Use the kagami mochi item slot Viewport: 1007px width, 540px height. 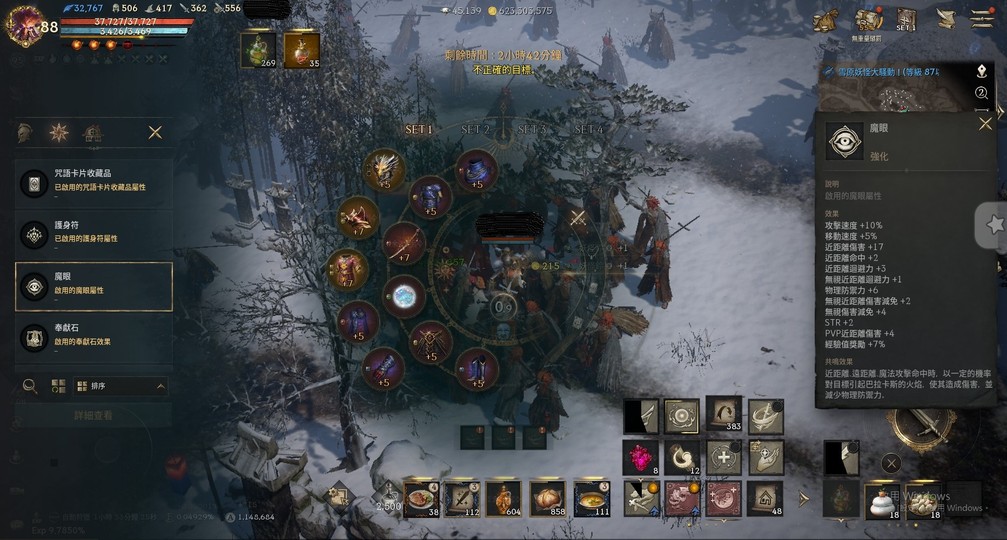(x=880, y=497)
